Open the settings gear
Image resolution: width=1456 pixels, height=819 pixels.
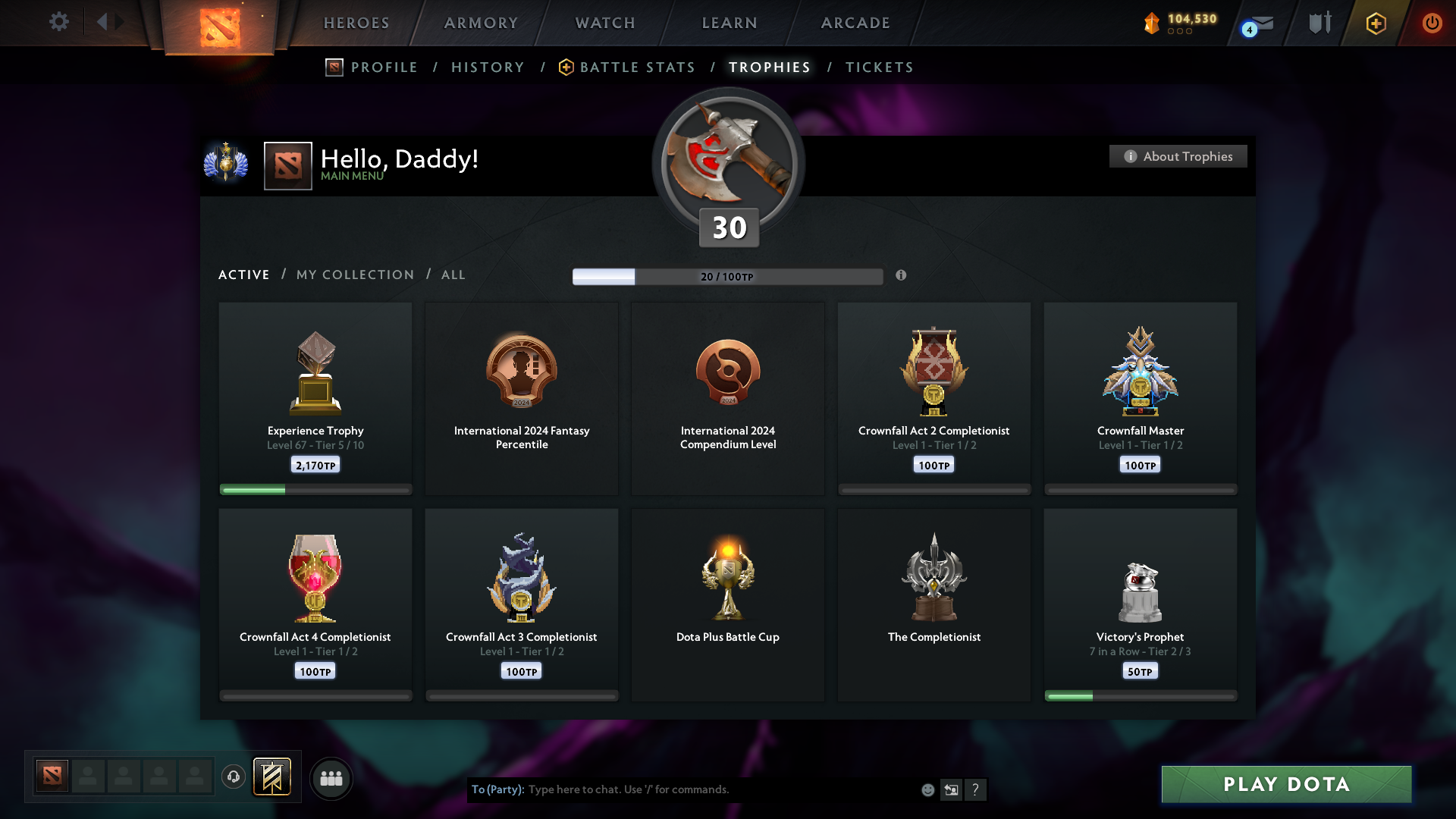(x=58, y=22)
